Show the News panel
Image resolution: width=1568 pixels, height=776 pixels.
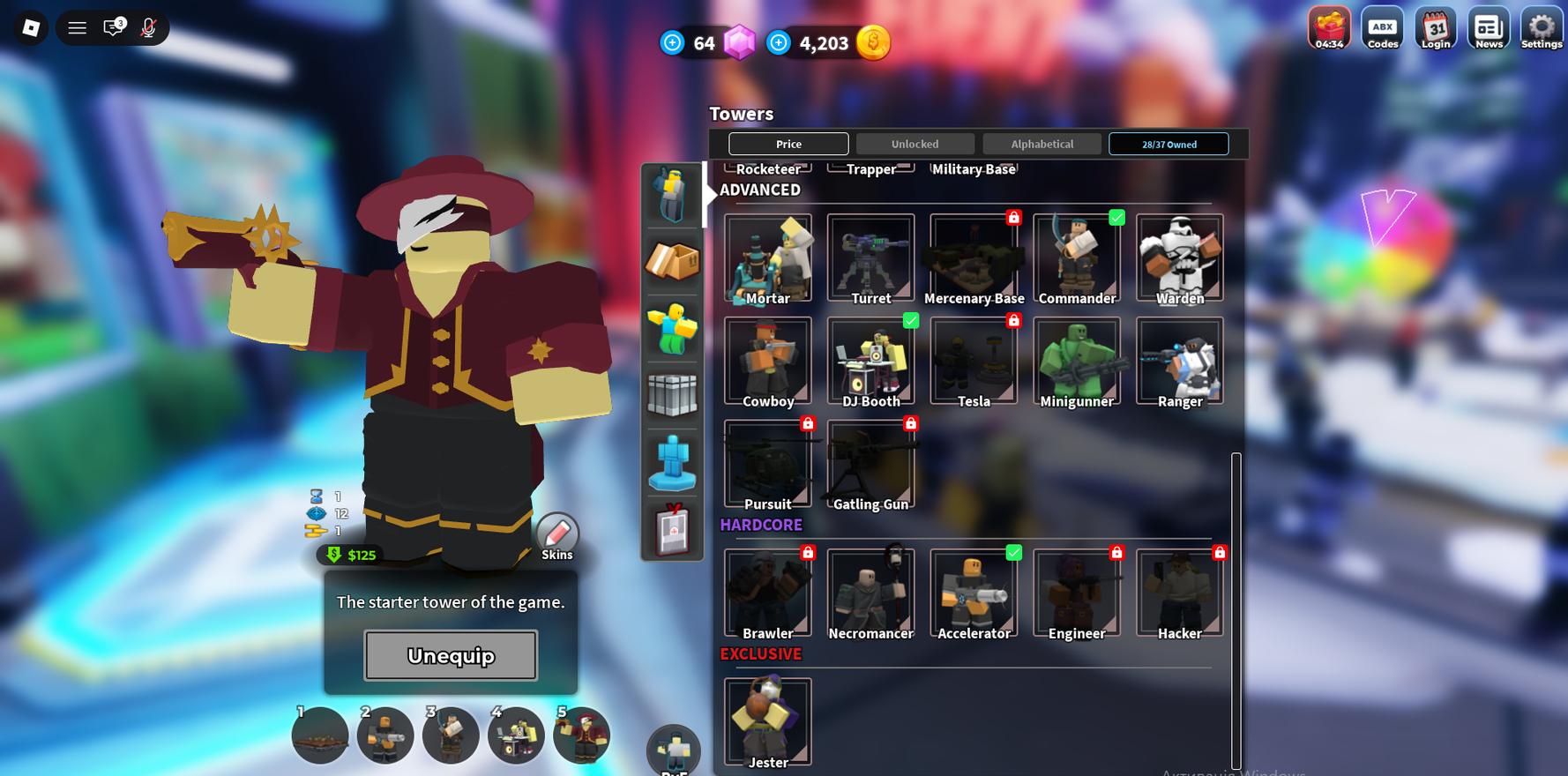tap(1489, 29)
